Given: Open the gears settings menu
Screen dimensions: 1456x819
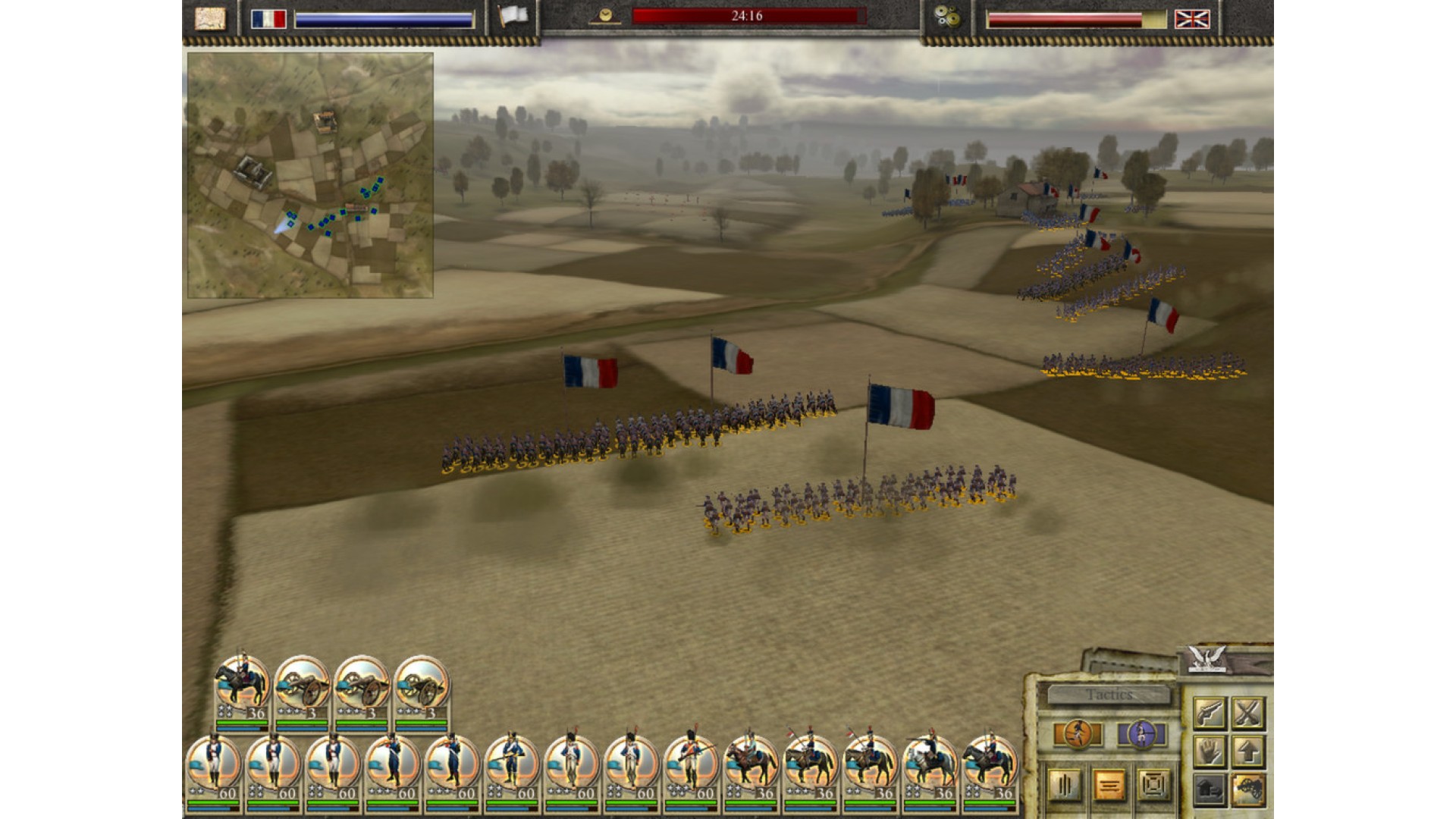Looking at the screenshot, I should pyautogui.click(x=946, y=17).
